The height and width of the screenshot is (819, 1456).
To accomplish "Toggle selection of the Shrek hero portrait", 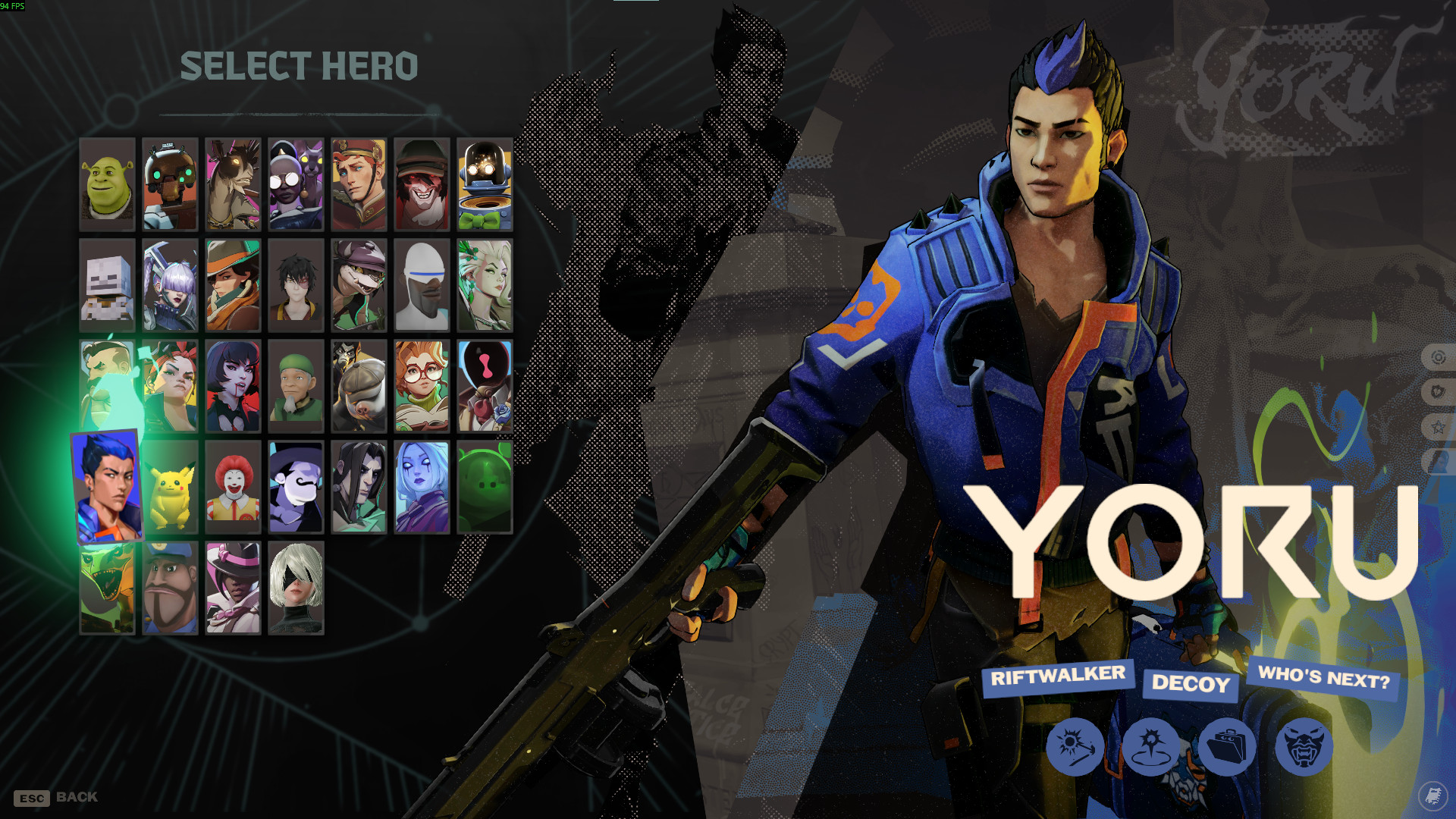I will [x=106, y=183].
